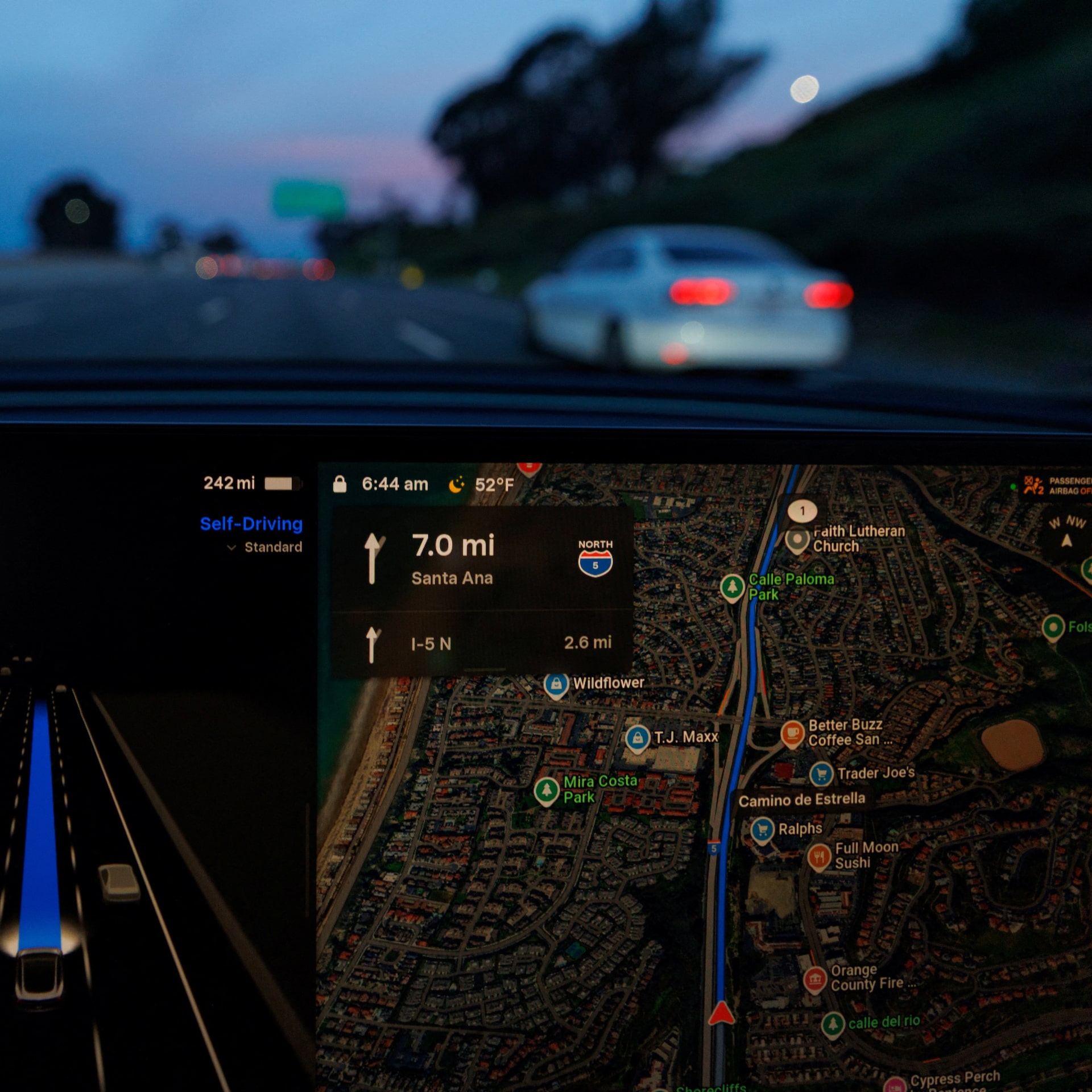The width and height of the screenshot is (1092, 1092).
Task: Select the Trader Joe's map pin
Action: pyautogui.click(x=821, y=773)
